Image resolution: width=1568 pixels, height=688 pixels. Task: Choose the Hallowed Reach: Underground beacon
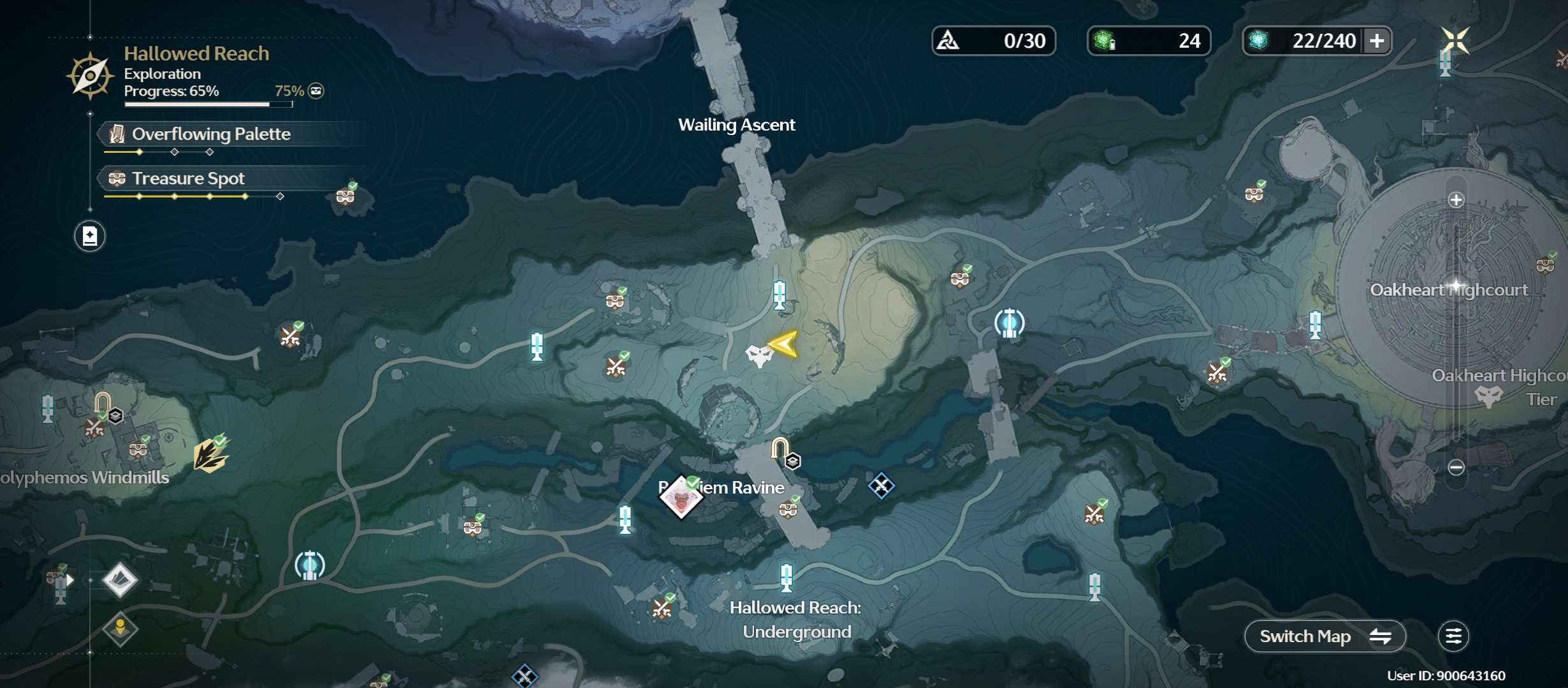(787, 578)
